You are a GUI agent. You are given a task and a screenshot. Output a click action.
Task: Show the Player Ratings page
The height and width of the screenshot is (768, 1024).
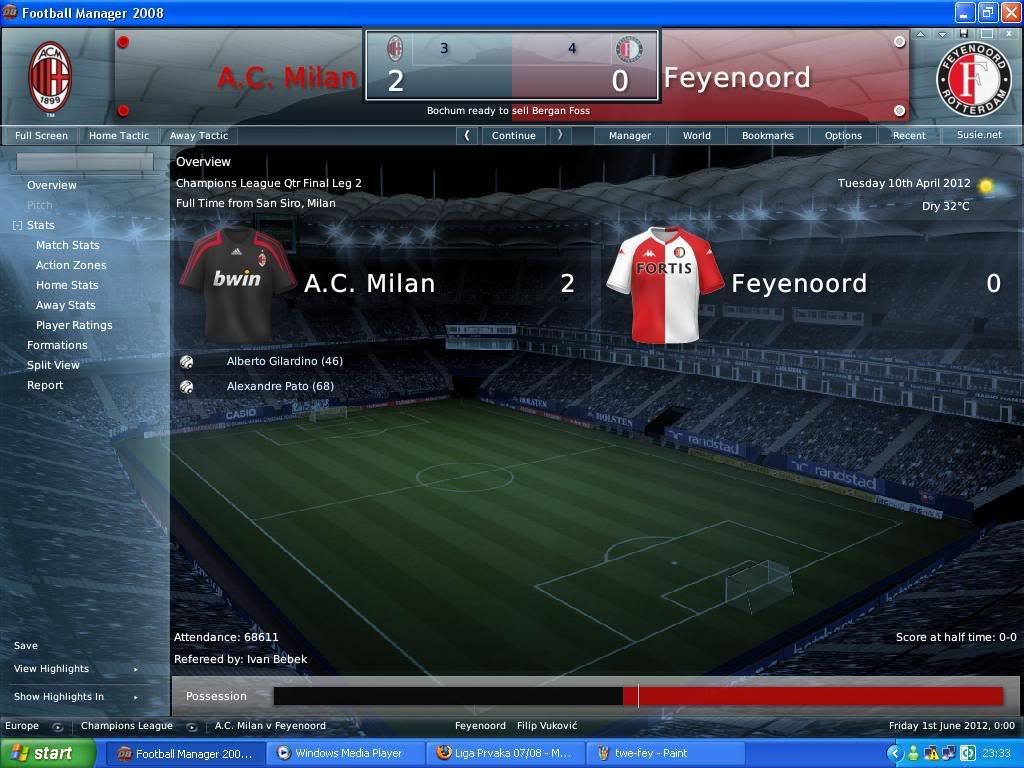point(74,325)
